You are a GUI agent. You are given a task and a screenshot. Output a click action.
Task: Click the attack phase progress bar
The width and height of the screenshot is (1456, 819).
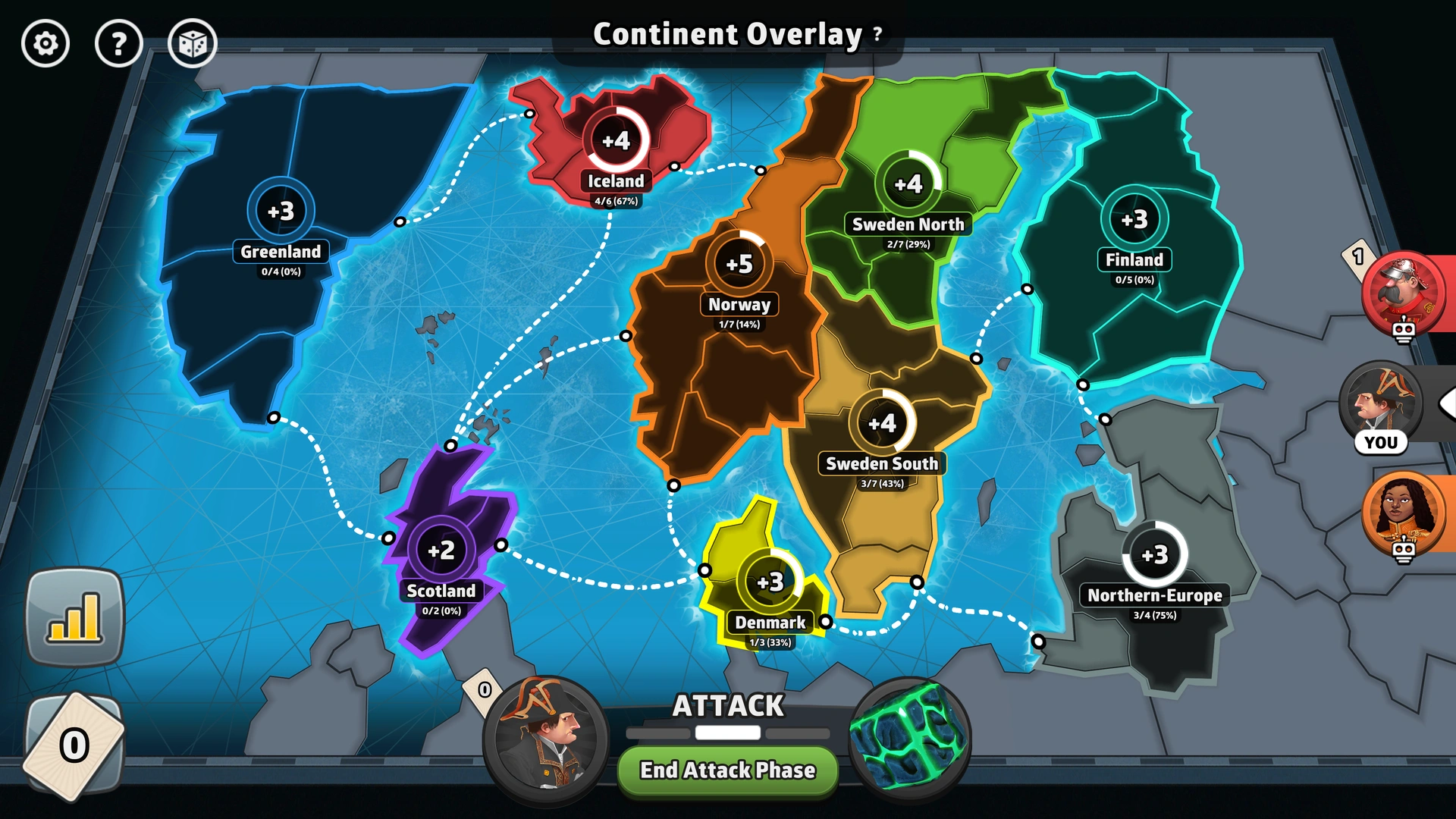(726, 733)
